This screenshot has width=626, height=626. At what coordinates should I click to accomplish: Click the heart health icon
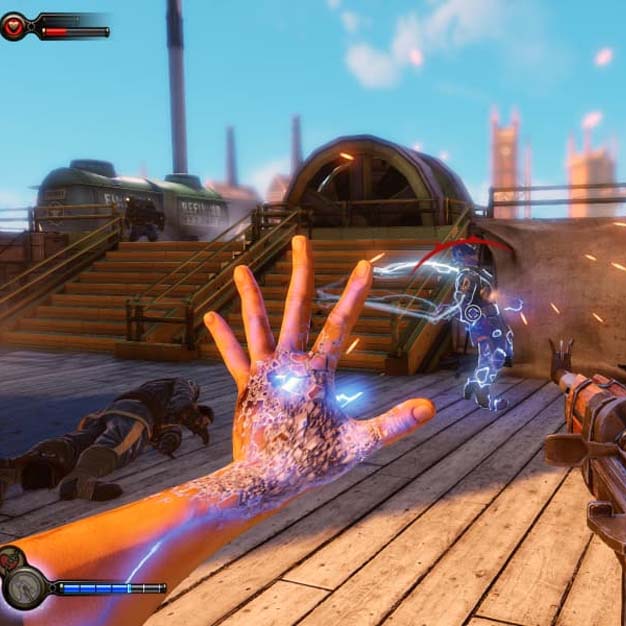click(14, 27)
